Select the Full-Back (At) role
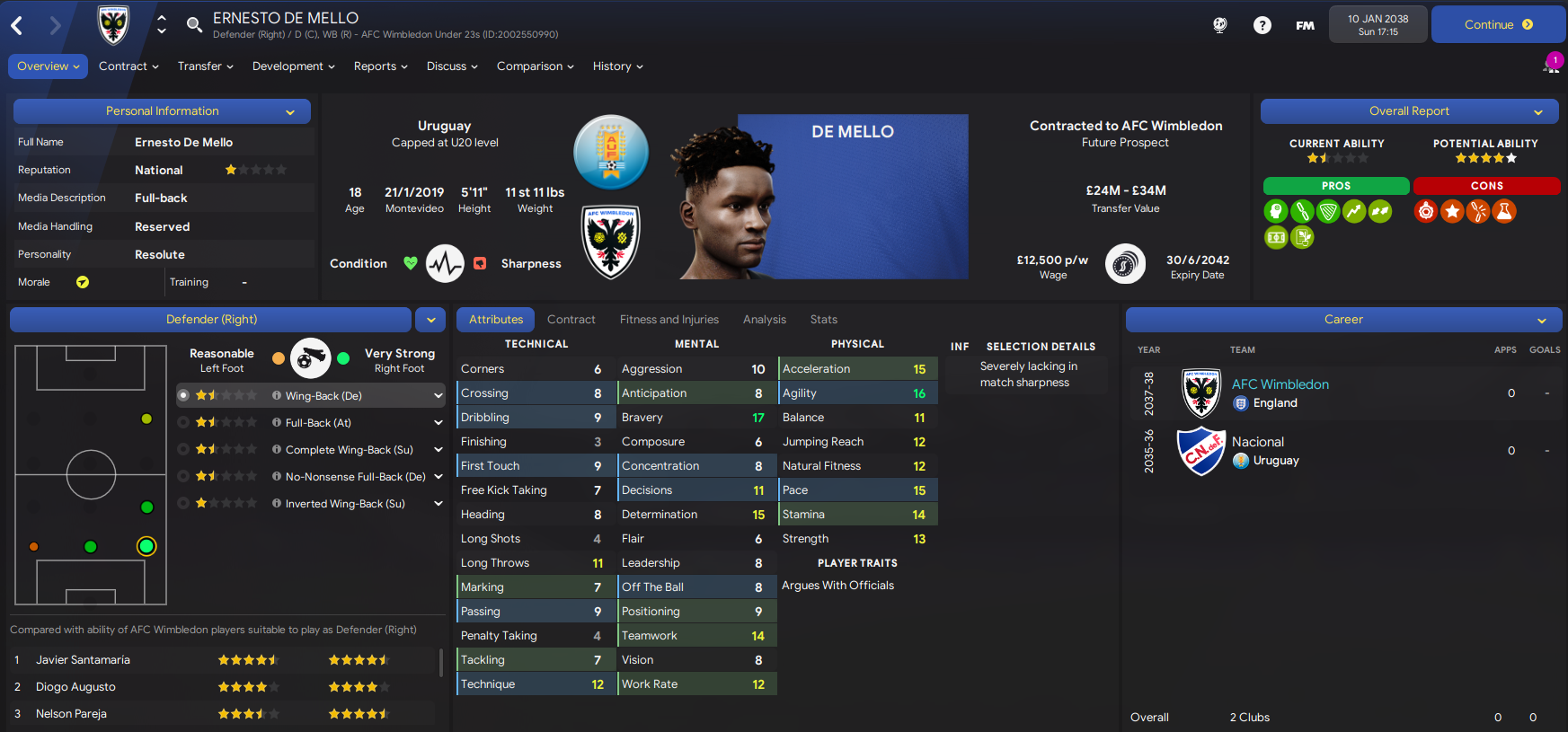 click(x=318, y=423)
